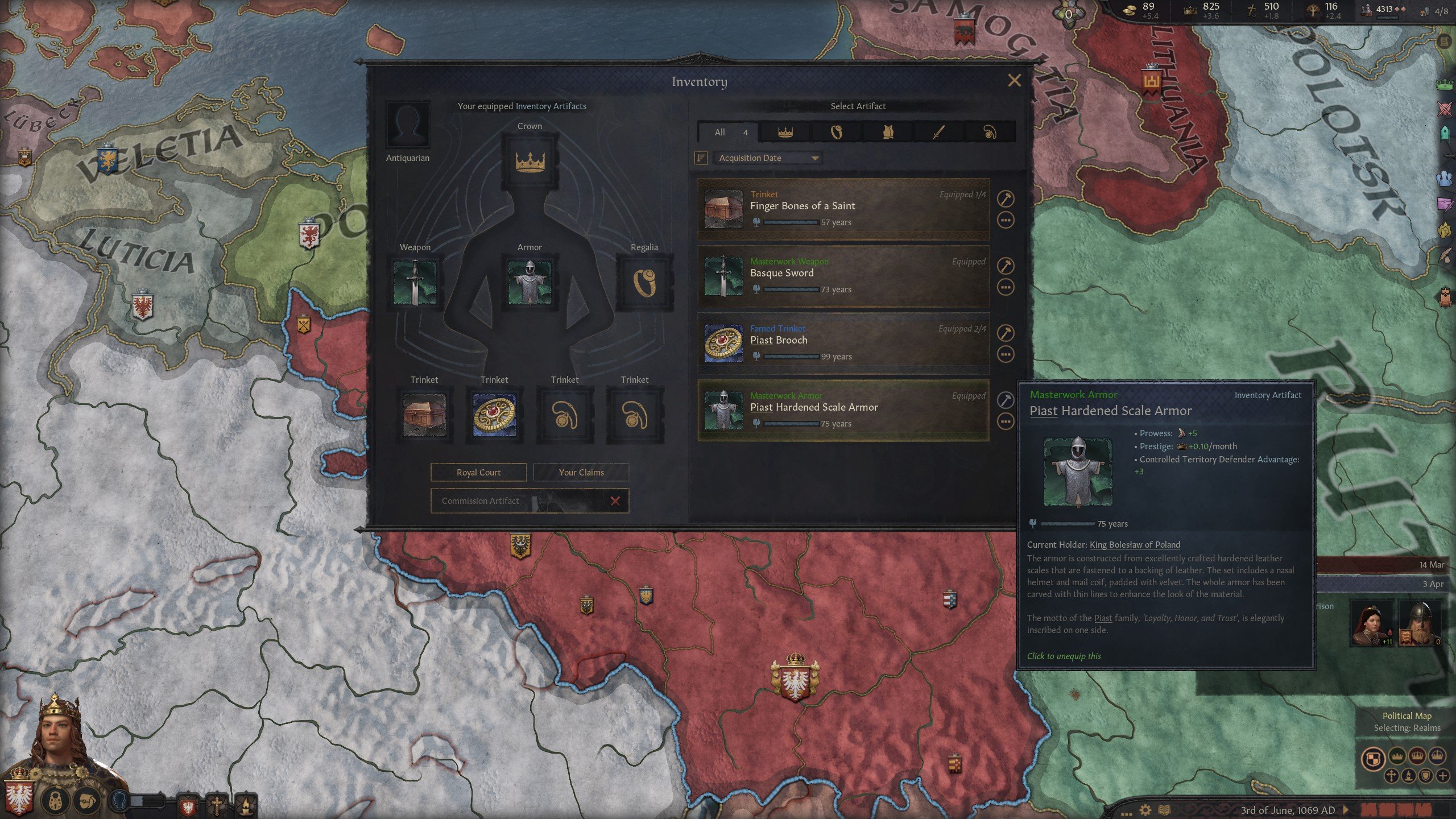Image resolution: width=1456 pixels, height=819 pixels.
Task: Open the Acquisition Date sort dropdown
Action: [x=767, y=158]
